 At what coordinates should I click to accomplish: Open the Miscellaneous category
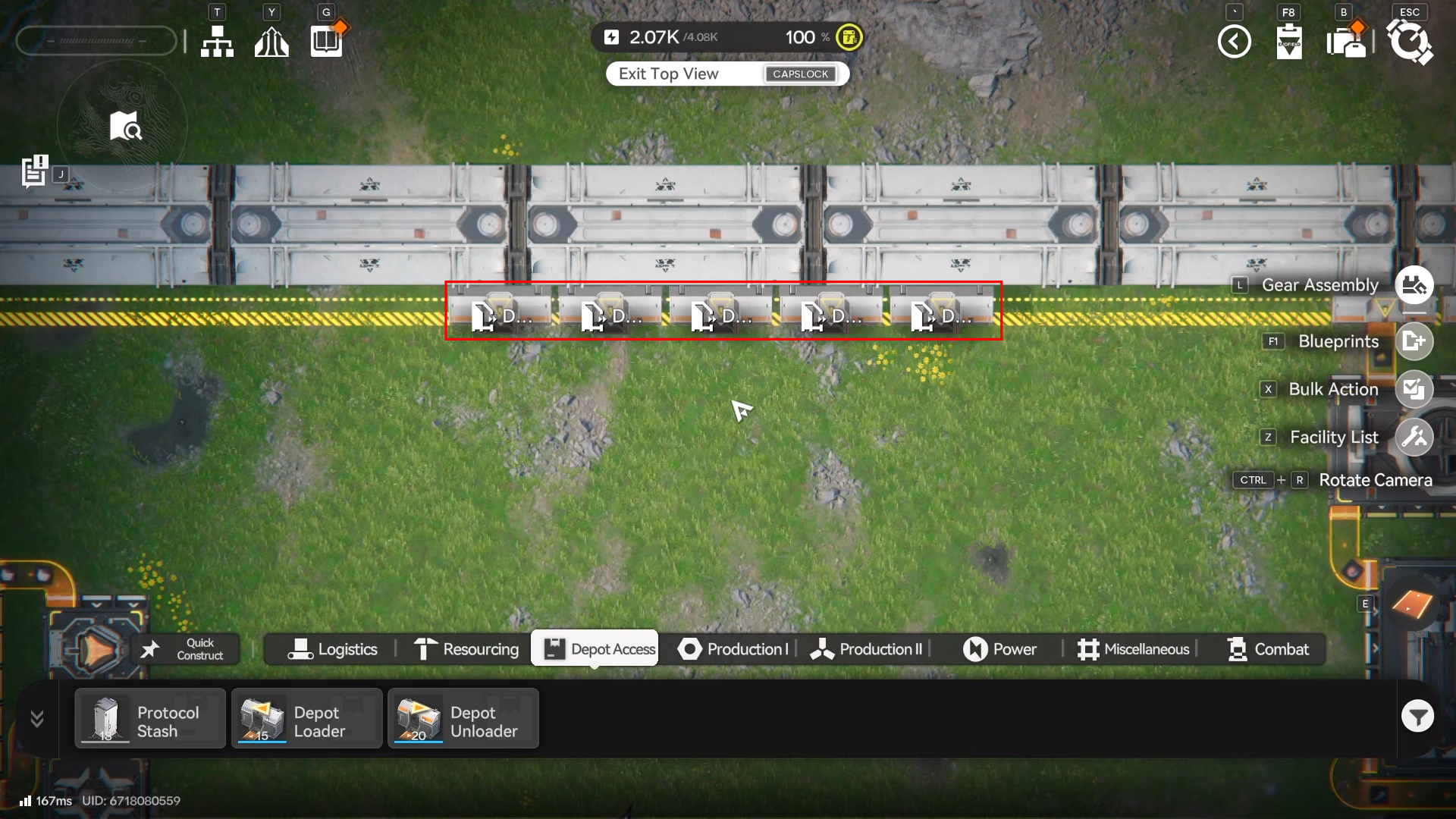[1134, 649]
